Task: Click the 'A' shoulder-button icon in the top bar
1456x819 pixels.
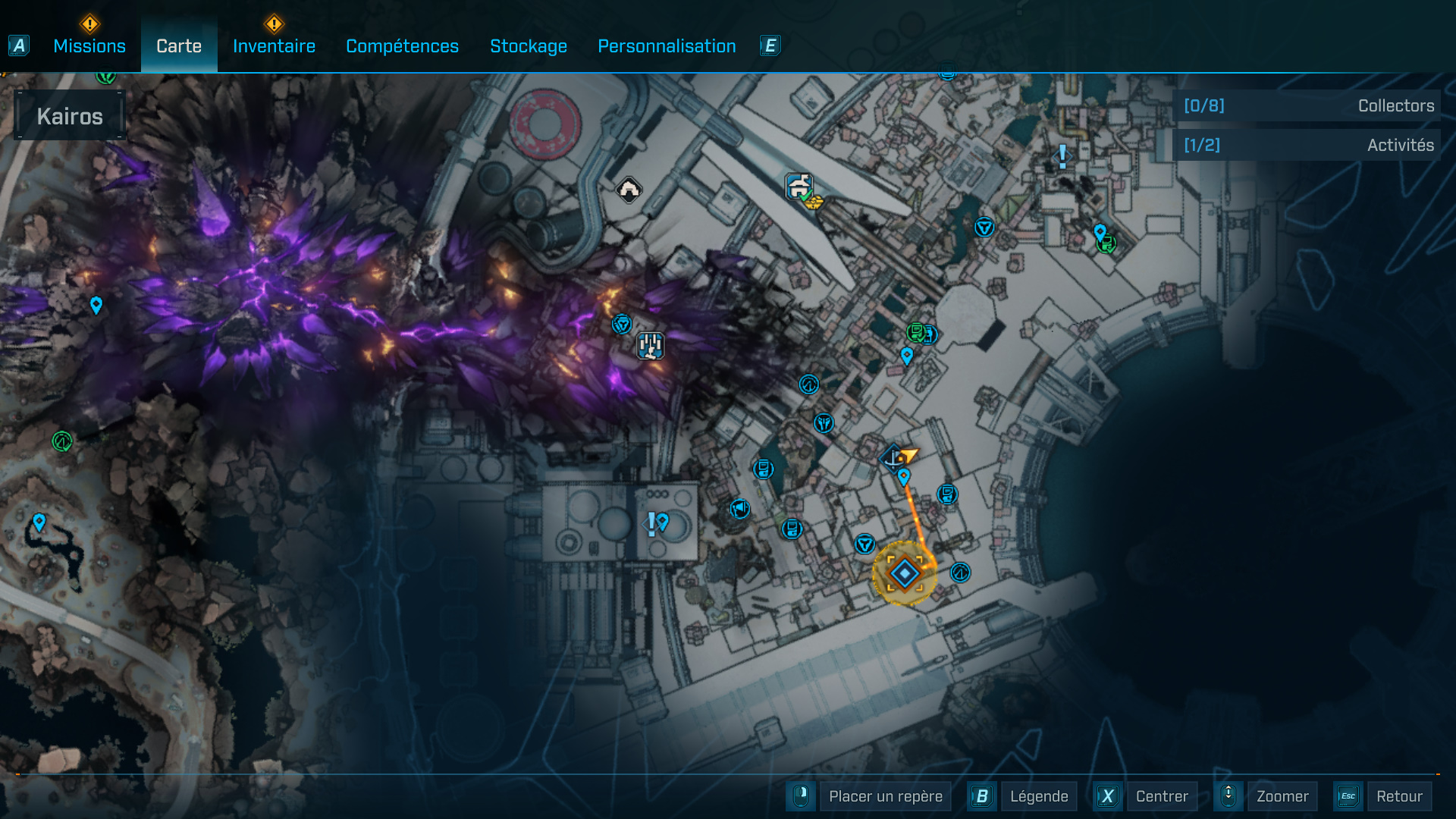Action: click(x=17, y=45)
